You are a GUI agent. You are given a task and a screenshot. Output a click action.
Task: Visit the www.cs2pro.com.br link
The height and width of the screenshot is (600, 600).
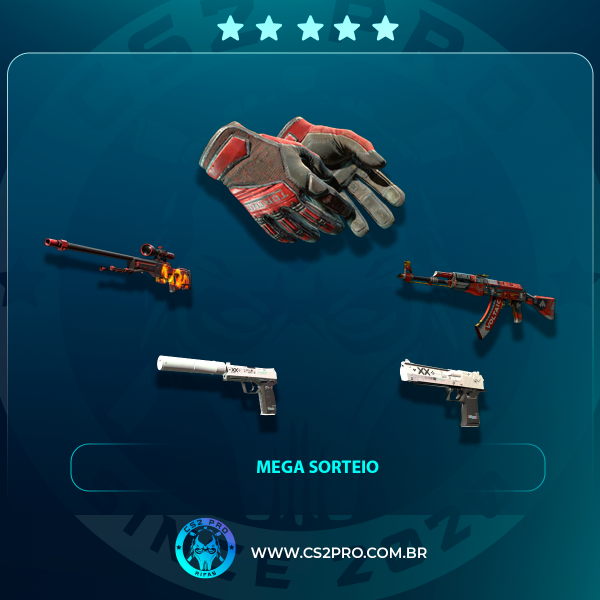[339, 553]
